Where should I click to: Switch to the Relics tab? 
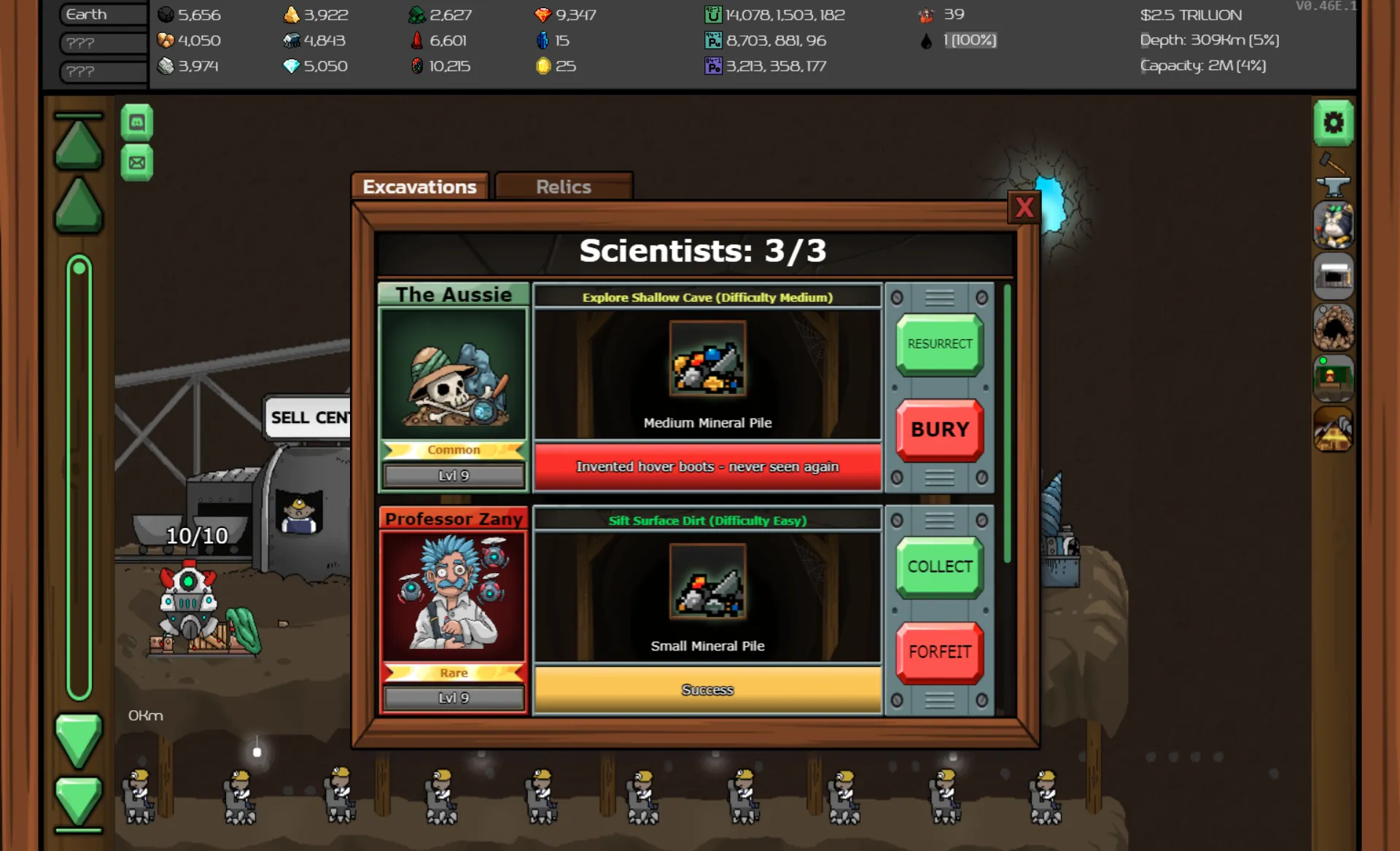(563, 187)
